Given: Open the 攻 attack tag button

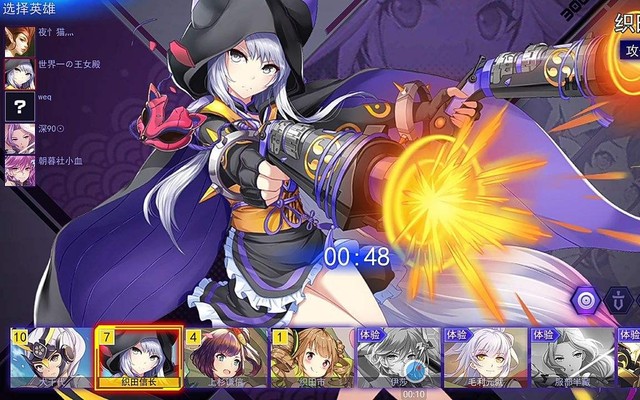Looking at the screenshot, I should tap(629, 51).
